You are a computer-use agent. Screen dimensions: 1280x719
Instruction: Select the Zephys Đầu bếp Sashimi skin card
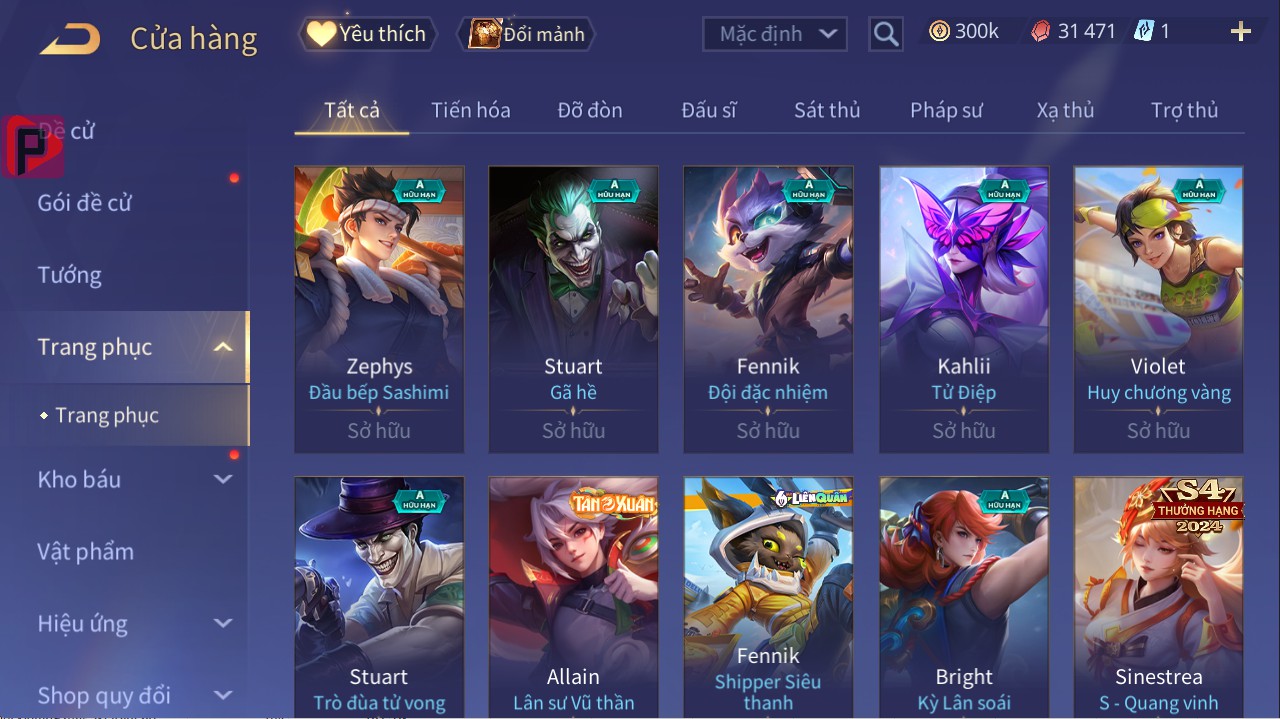click(x=379, y=308)
